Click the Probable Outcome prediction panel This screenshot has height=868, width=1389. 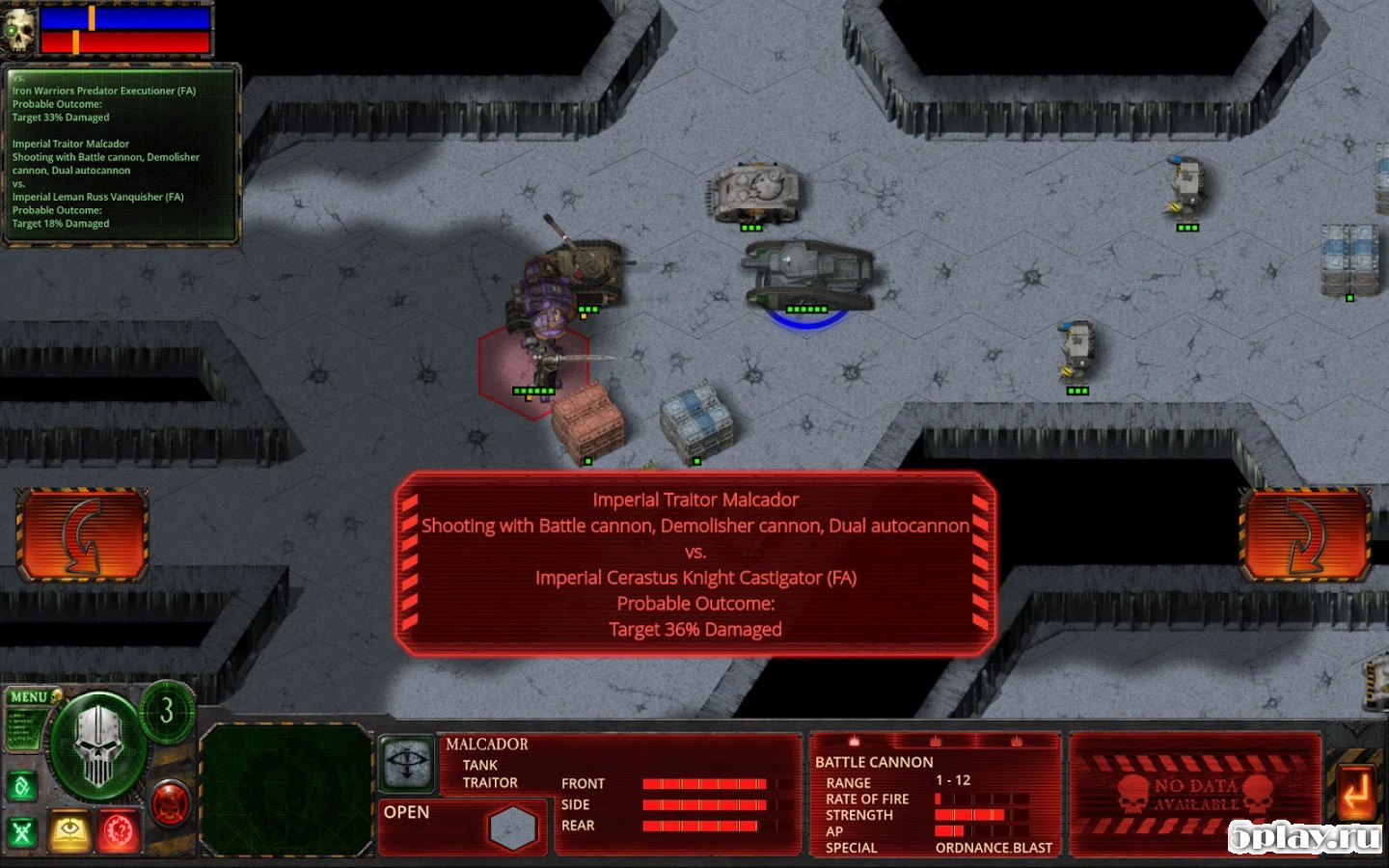694,564
